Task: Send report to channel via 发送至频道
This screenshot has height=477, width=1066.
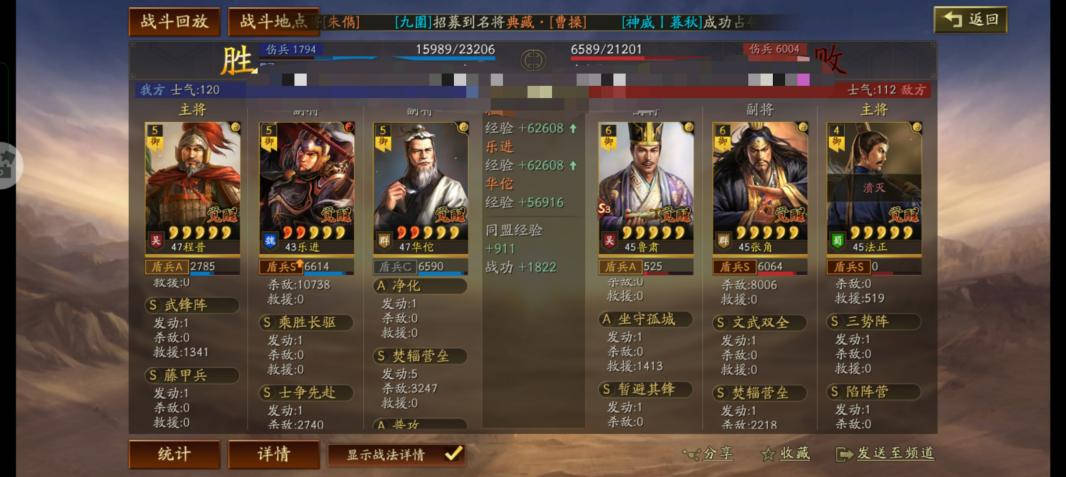Action: pos(885,454)
